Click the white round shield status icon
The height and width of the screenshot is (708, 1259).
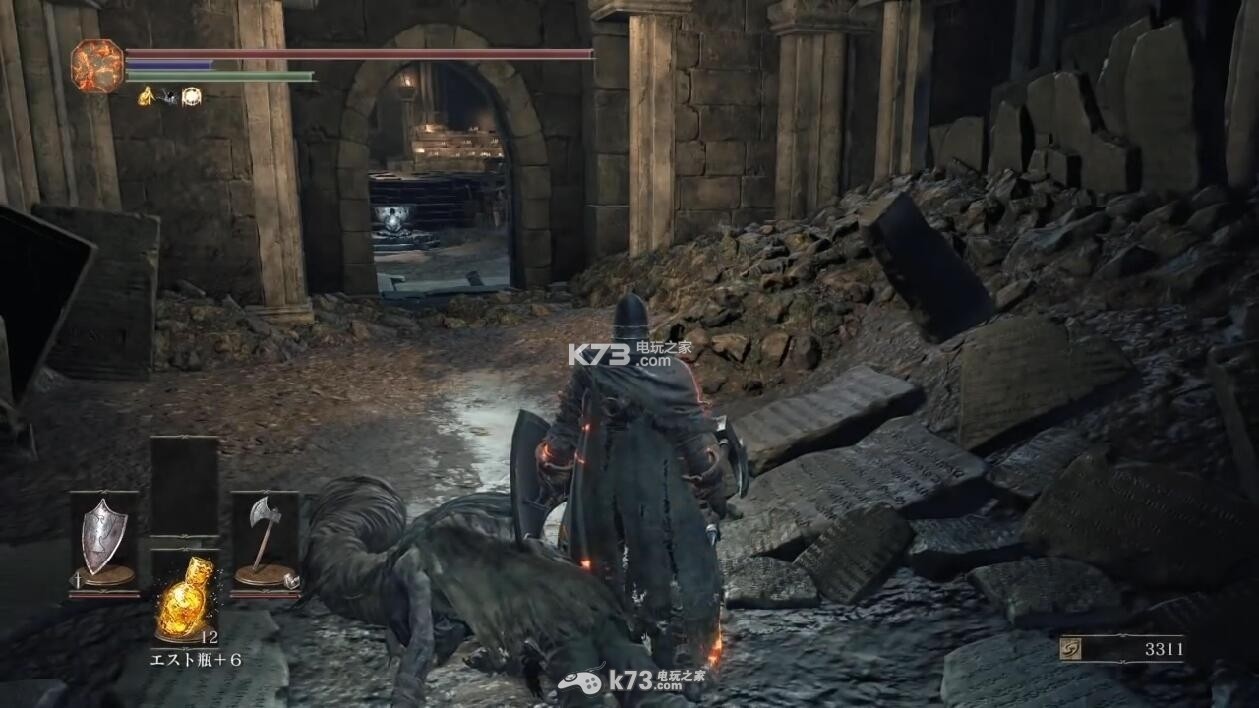pyautogui.click(x=191, y=96)
